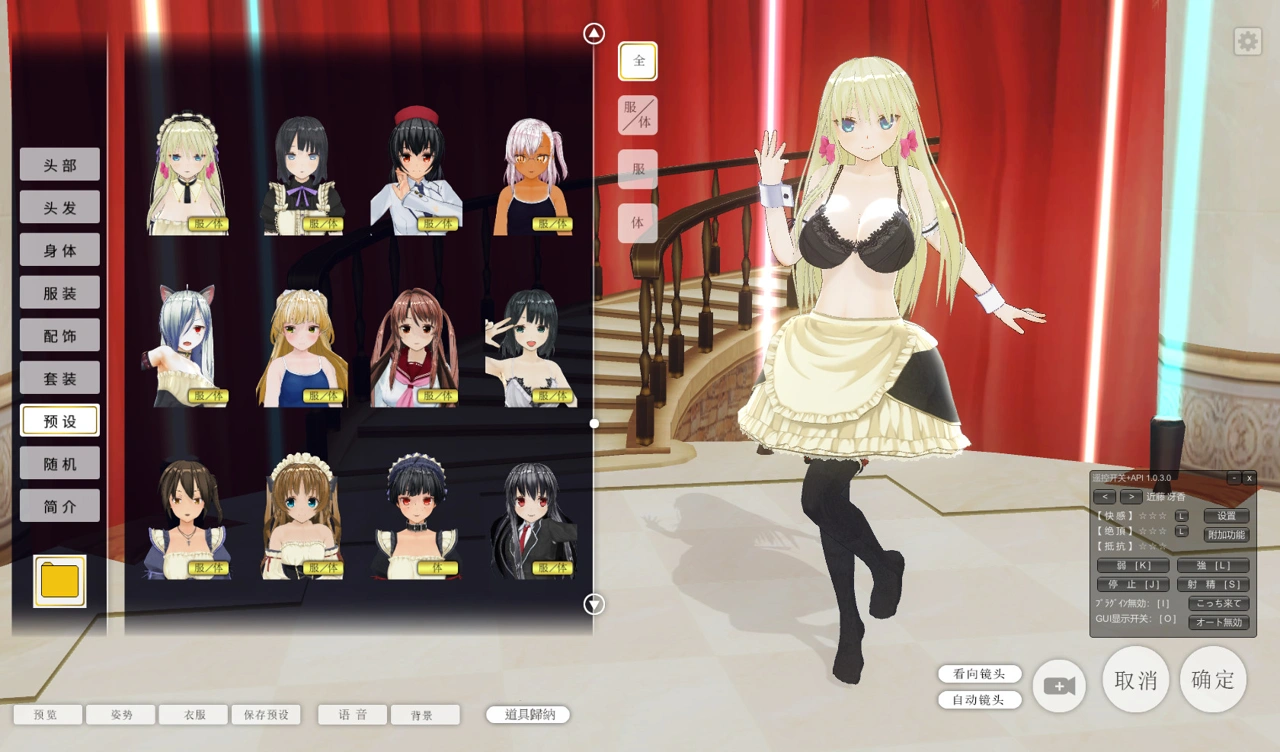This screenshot has height=752, width=1280.
Task: Open the 简介 (profile) entry
Action: click(60, 506)
